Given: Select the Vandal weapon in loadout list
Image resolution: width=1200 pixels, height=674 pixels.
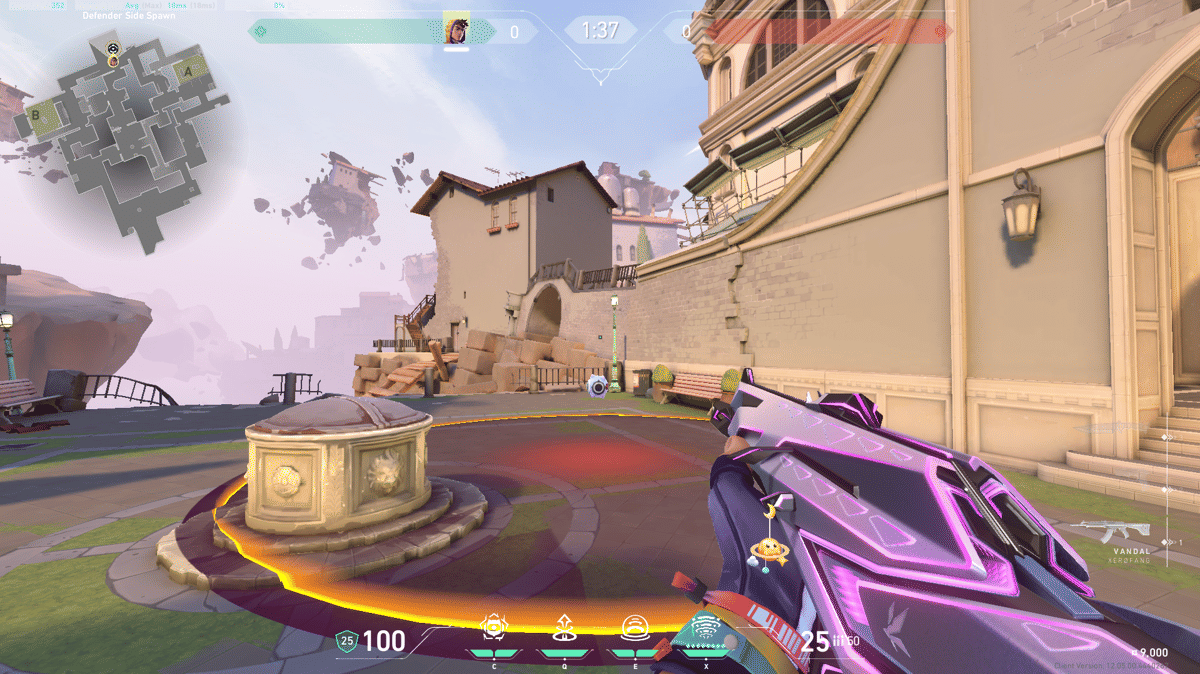Looking at the screenshot, I should (1110, 532).
